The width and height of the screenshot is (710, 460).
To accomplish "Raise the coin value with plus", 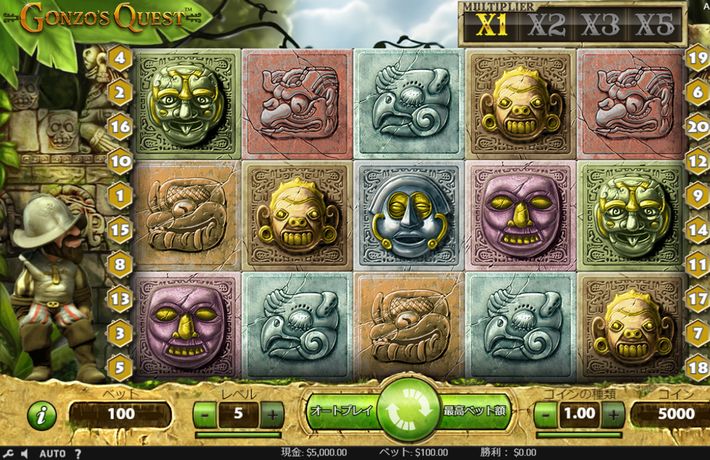I will pos(613,414).
